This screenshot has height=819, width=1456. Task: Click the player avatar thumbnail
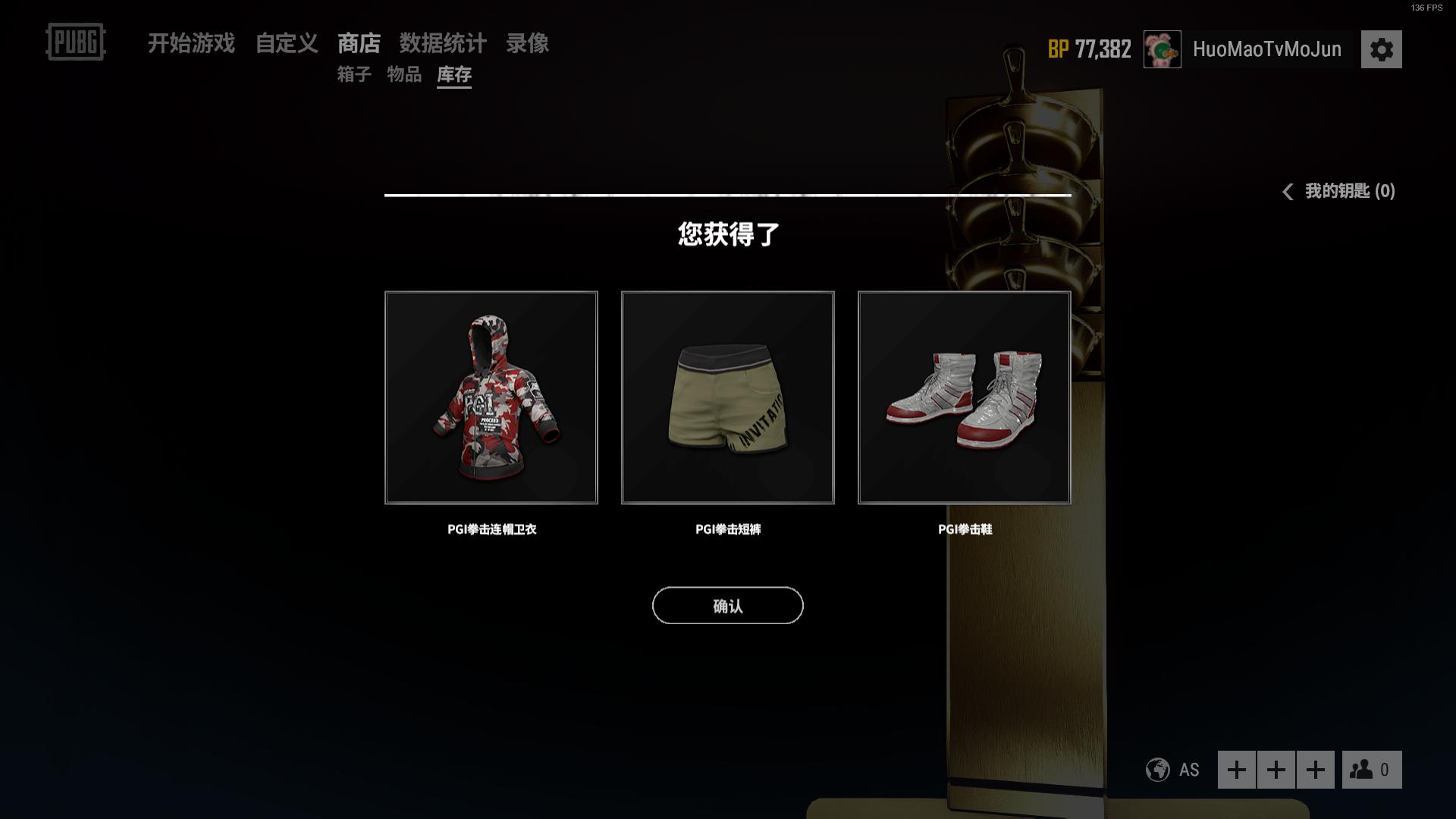point(1161,49)
